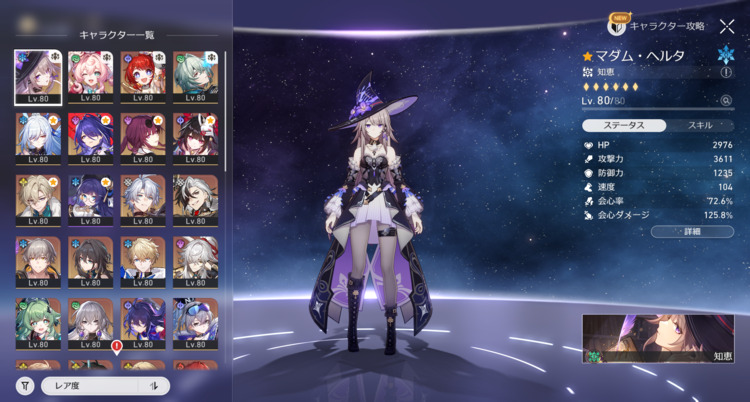The width and height of the screenshot is (750, 402).
Task: Switch to the スキル tab
Action: tap(699, 126)
